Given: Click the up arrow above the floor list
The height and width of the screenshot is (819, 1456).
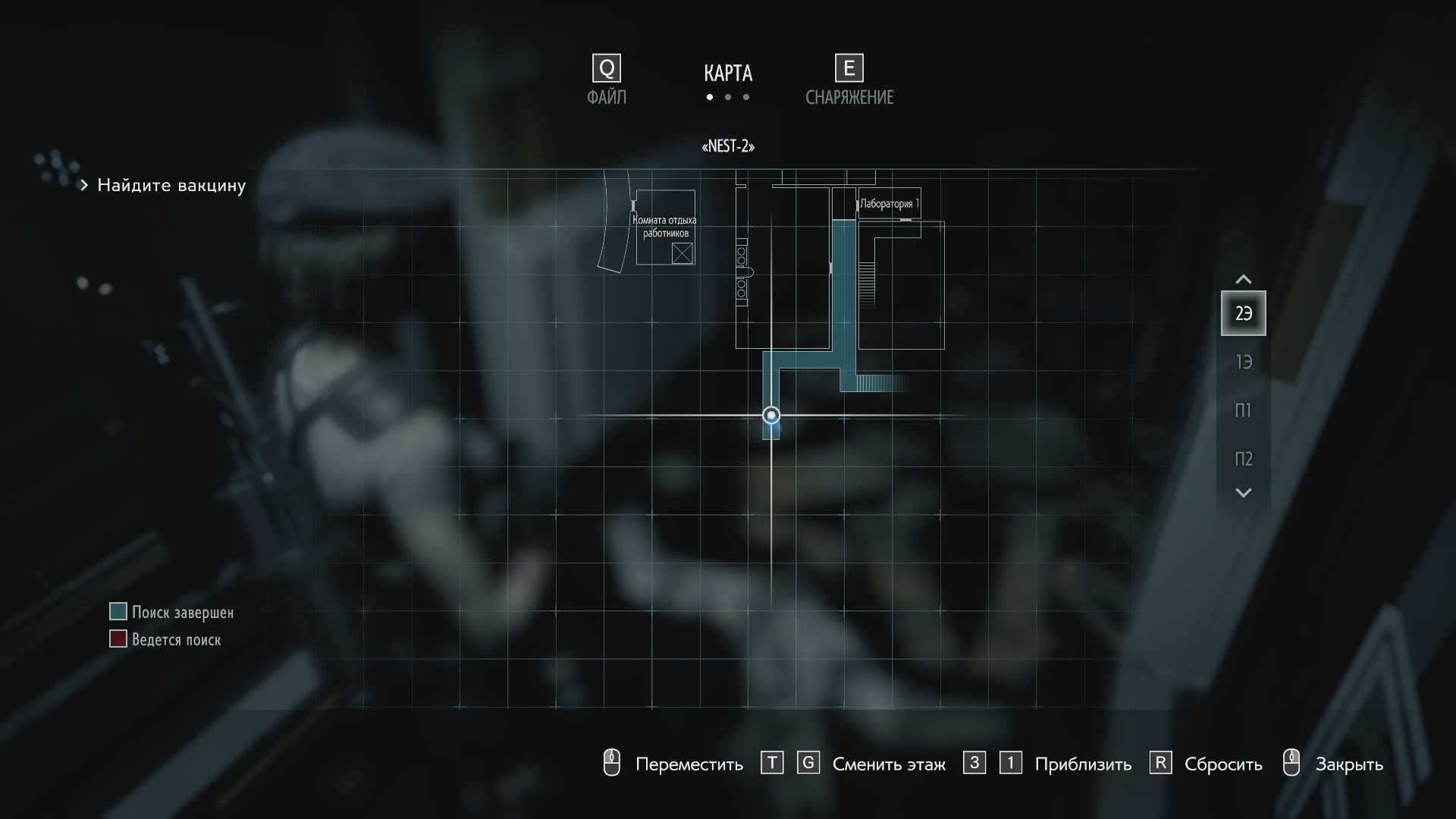Looking at the screenshot, I should [x=1243, y=279].
